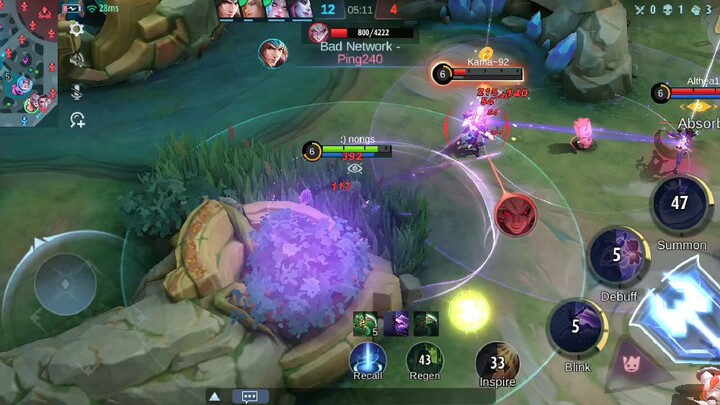Viewport: 720px width, 405px height.
Task: Expand the upward arrow panel
Action: (x=214, y=396)
